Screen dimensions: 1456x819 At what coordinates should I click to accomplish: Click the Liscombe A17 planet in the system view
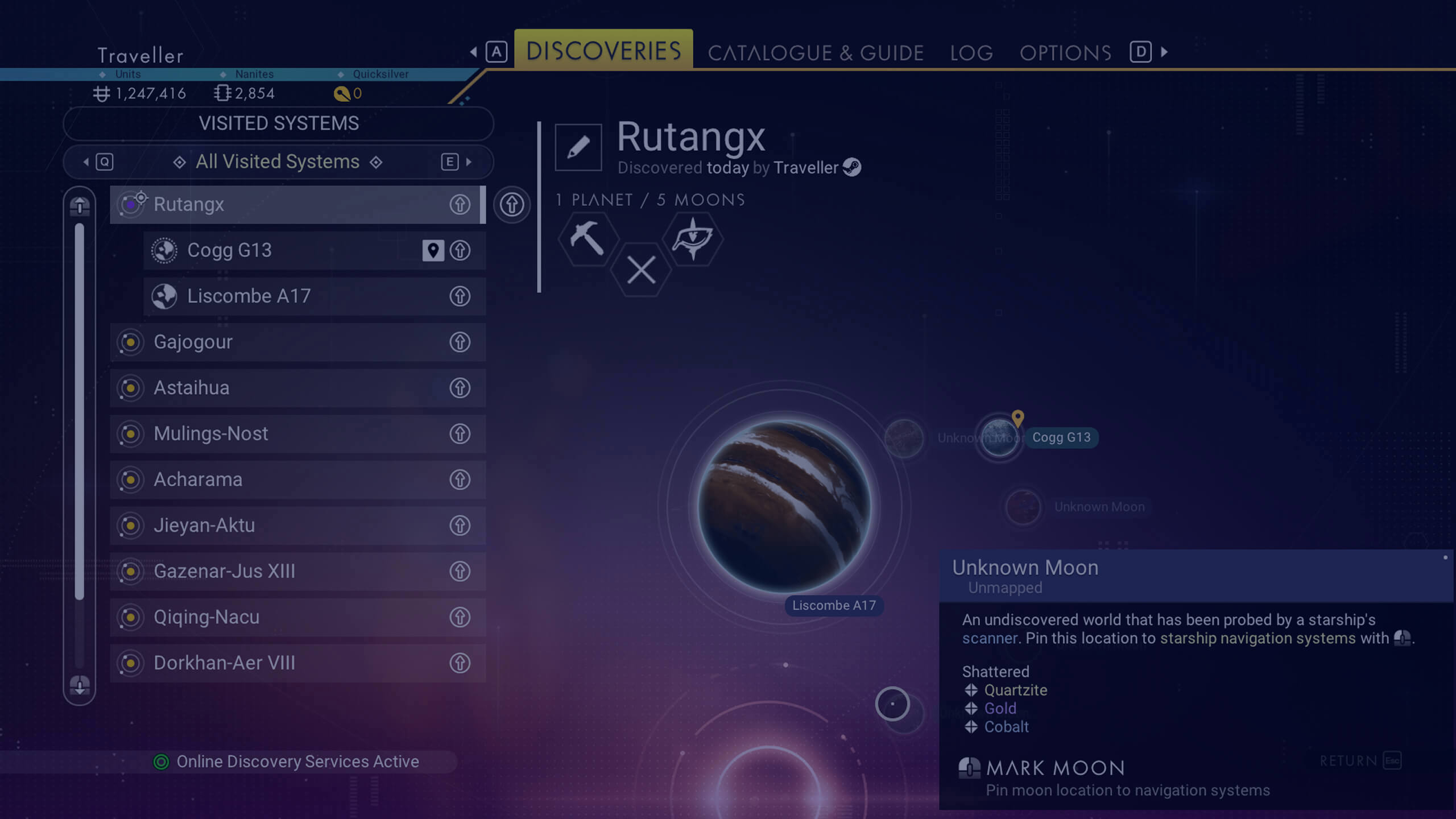[784, 506]
